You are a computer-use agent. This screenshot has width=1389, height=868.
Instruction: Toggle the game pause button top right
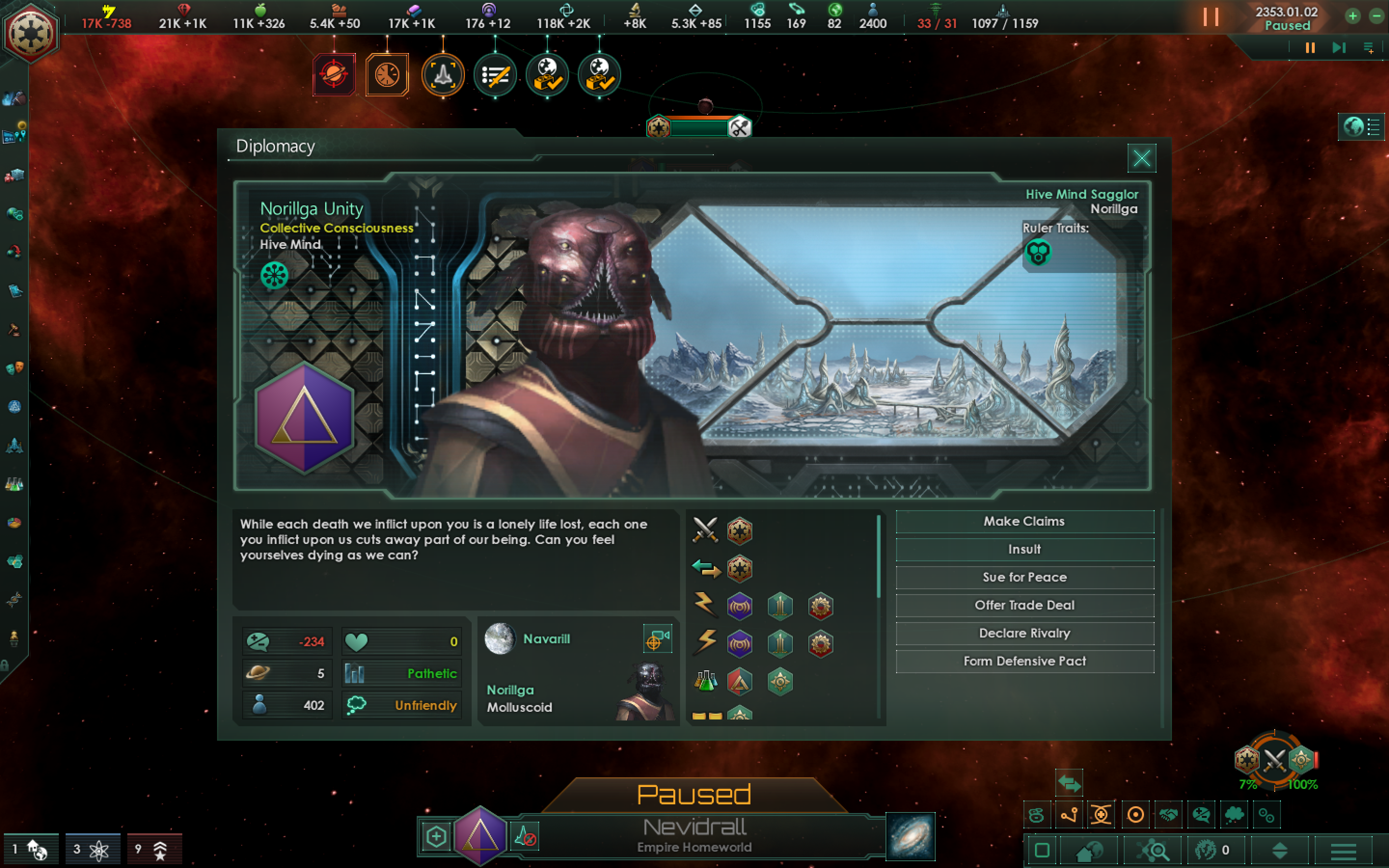point(1211,17)
